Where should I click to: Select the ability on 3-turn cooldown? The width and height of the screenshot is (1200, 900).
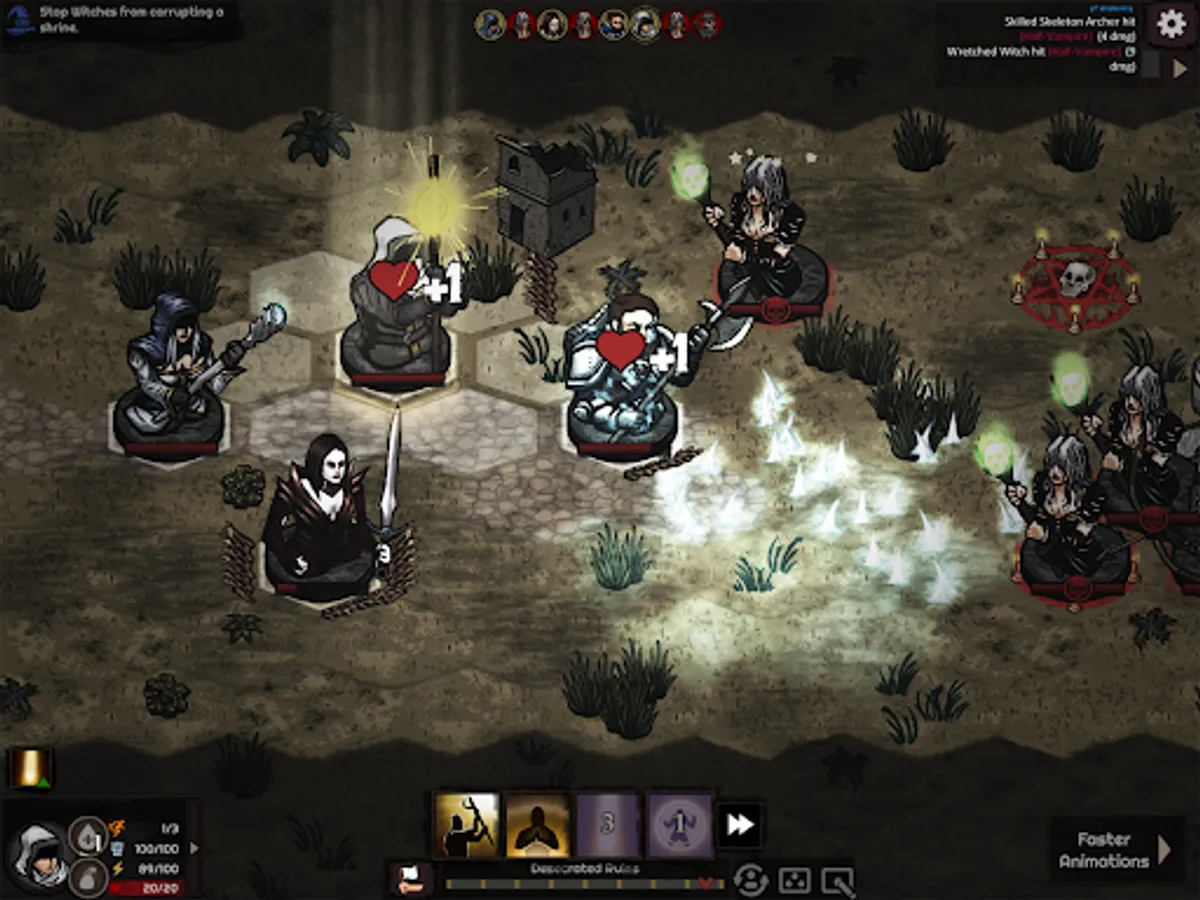tap(608, 826)
